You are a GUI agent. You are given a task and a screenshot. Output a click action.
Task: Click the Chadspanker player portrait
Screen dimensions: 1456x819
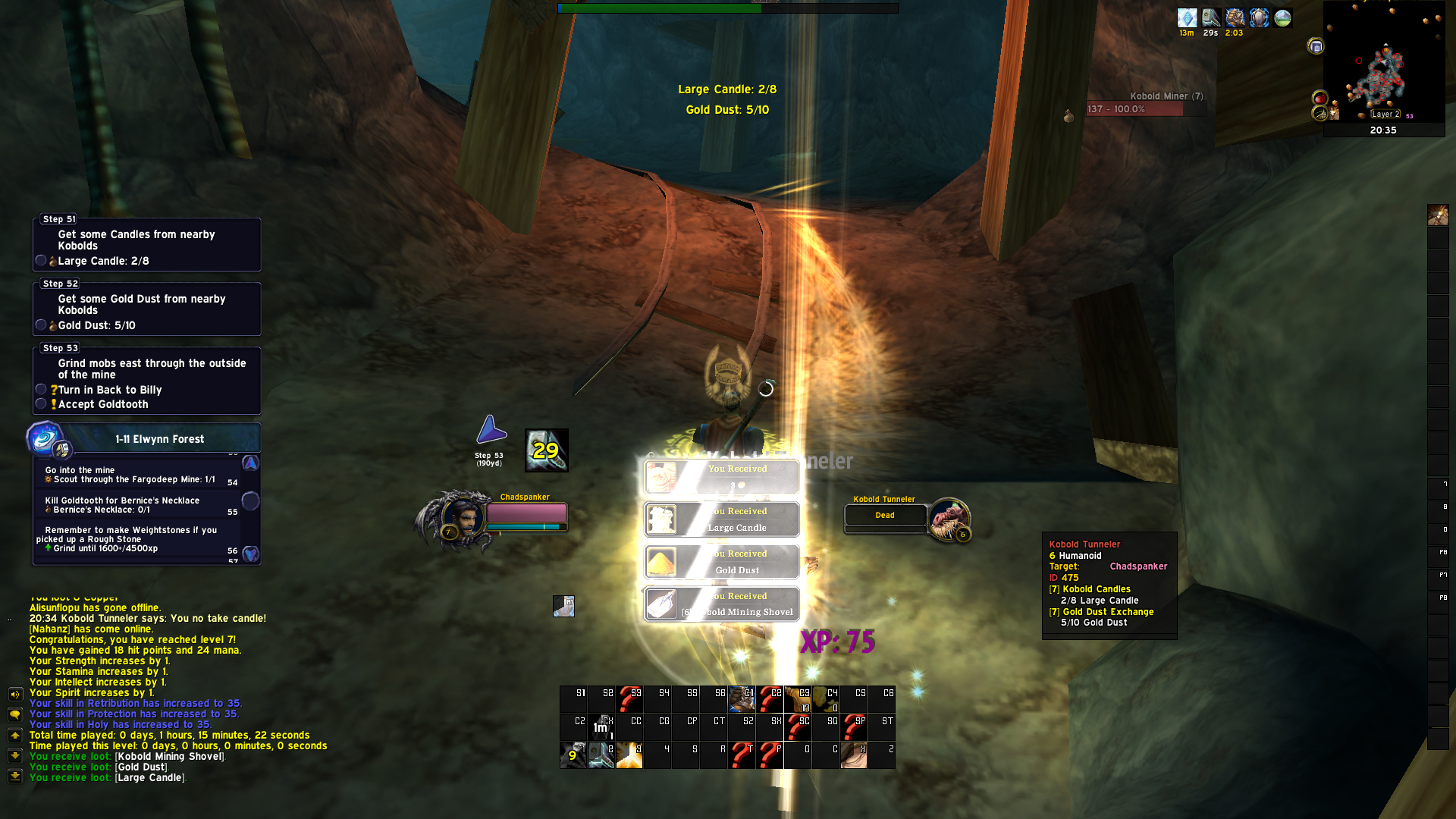(x=462, y=519)
